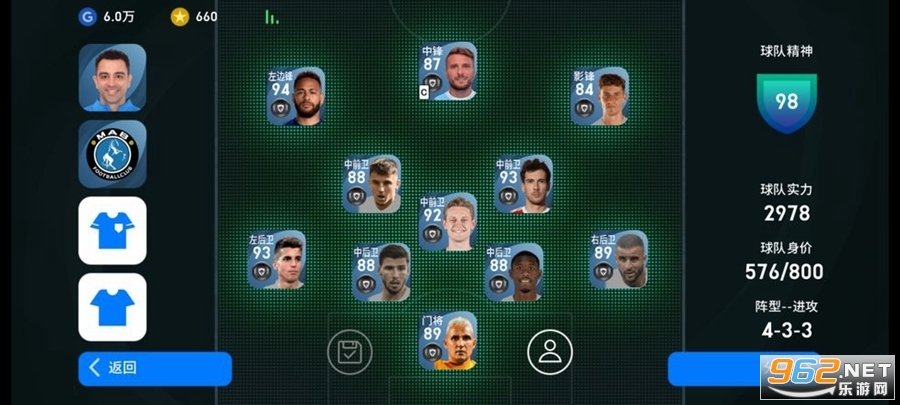Select the 中锋 striker card rated 87
This screenshot has height=405, width=900.
click(x=447, y=72)
